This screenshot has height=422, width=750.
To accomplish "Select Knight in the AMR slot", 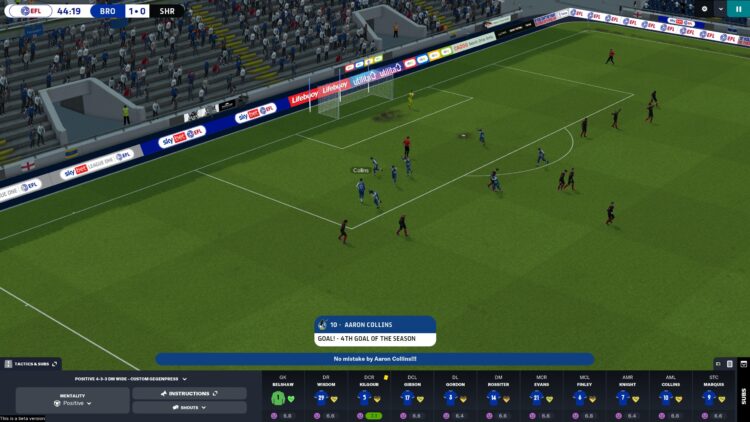I will [627, 397].
